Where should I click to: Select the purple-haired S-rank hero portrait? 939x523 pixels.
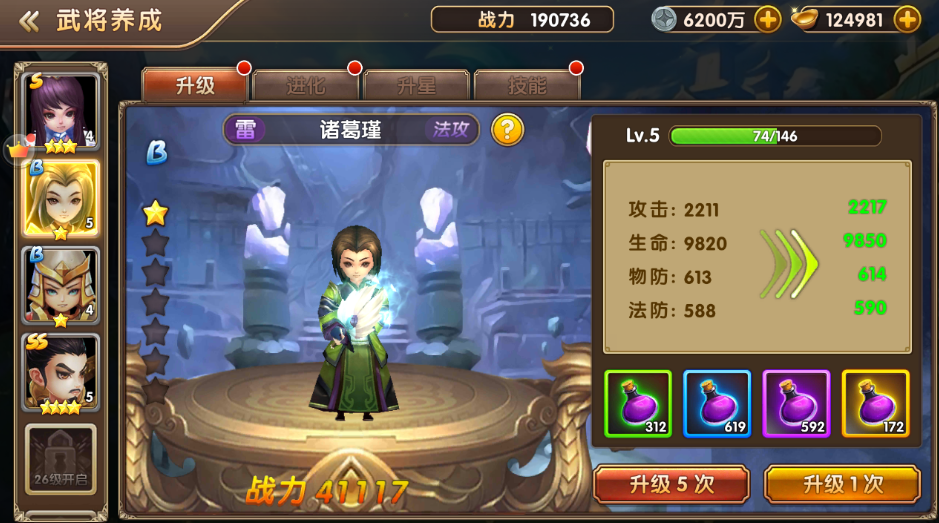[61, 111]
